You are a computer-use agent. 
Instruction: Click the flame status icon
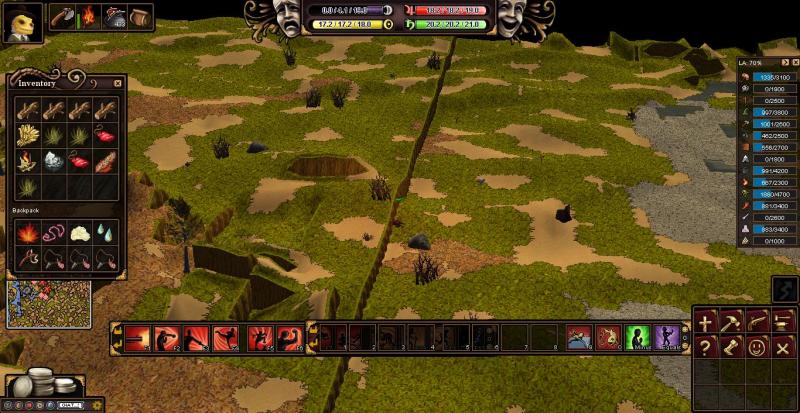pyautogui.click(x=90, y=17)
